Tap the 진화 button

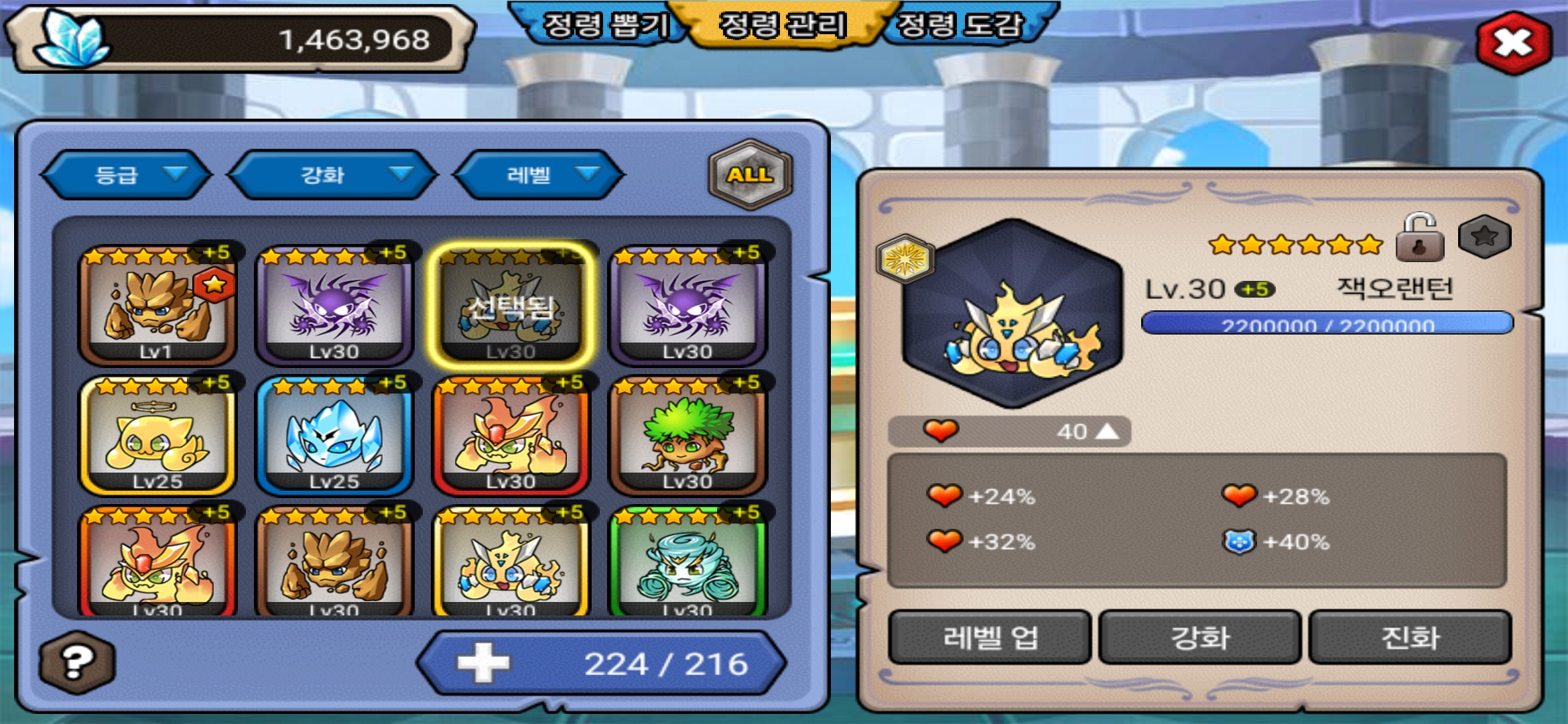[1410, 637]
